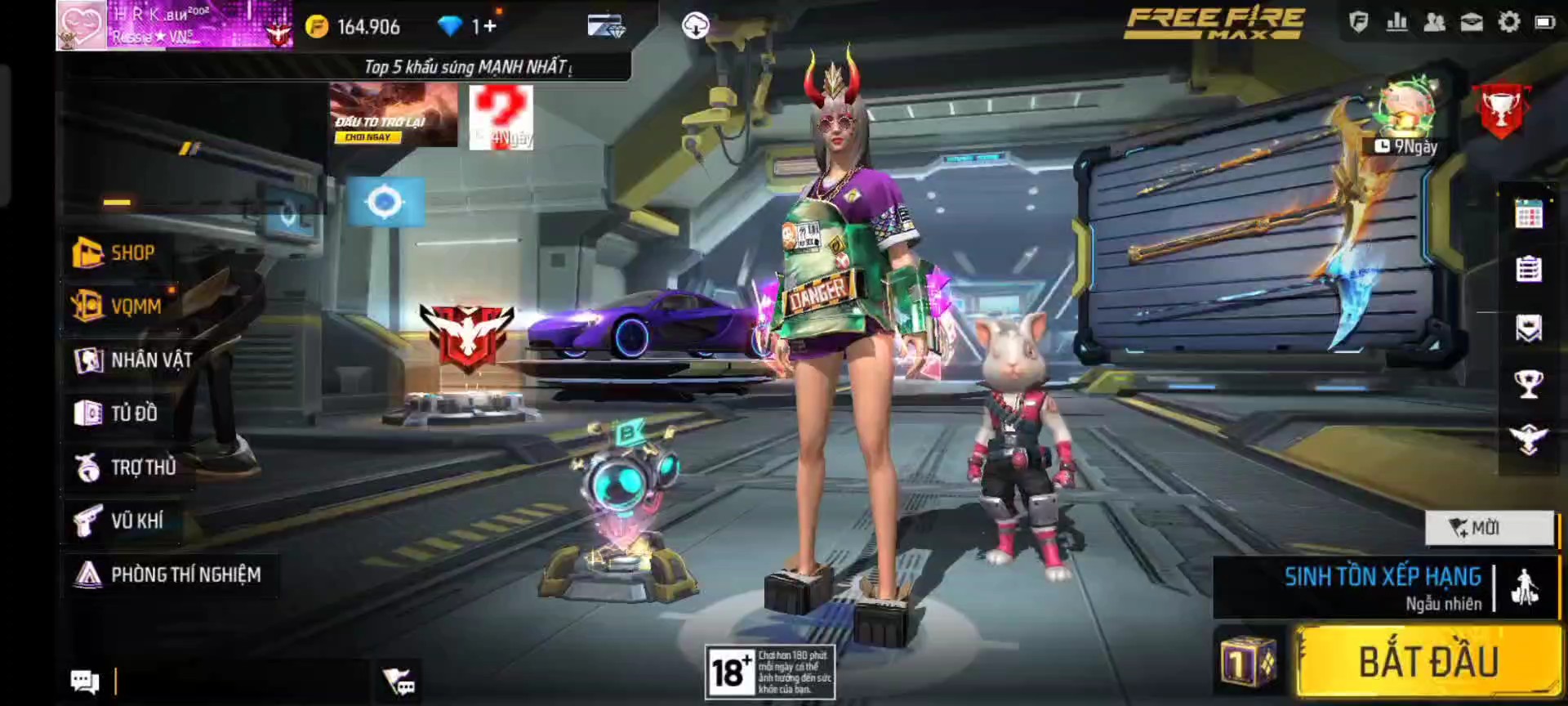Open the mail envelope icon
Screen dimensions: 1568x706
(x=1471, y=23)
